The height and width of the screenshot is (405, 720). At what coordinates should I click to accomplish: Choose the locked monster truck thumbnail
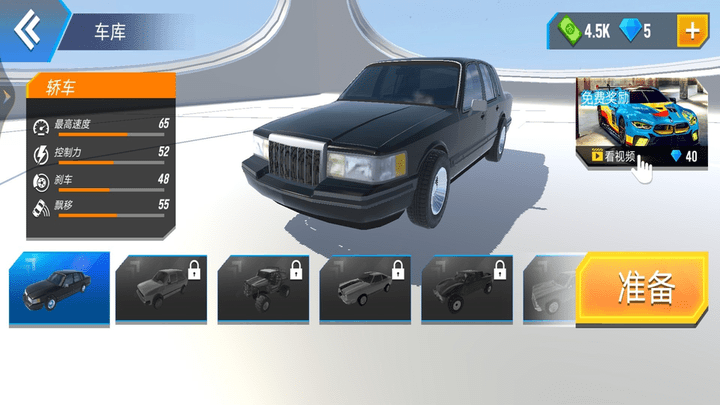coord(263,289)
